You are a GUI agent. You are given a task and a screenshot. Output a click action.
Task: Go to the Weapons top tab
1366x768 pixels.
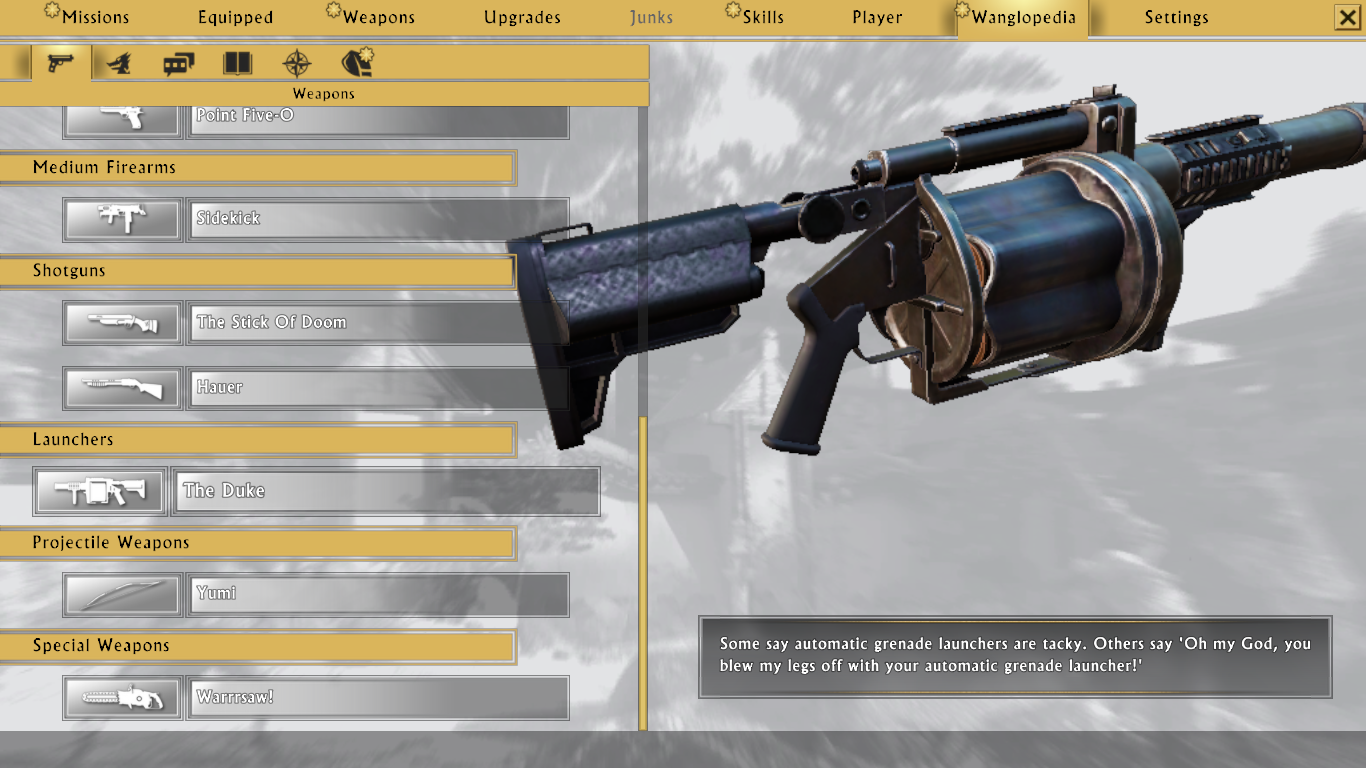[378, 18]
